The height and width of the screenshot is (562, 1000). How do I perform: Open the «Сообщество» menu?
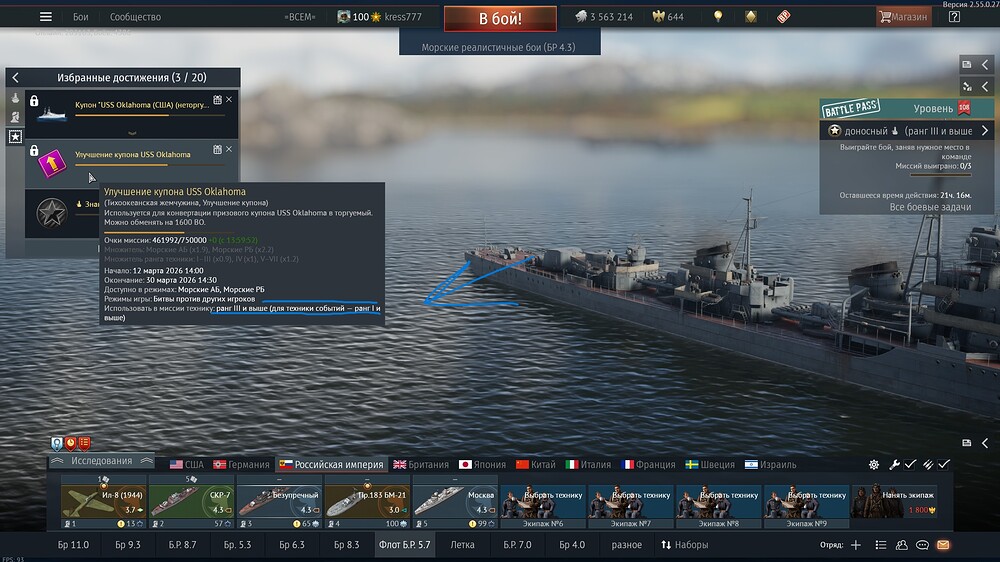point(135,17)
